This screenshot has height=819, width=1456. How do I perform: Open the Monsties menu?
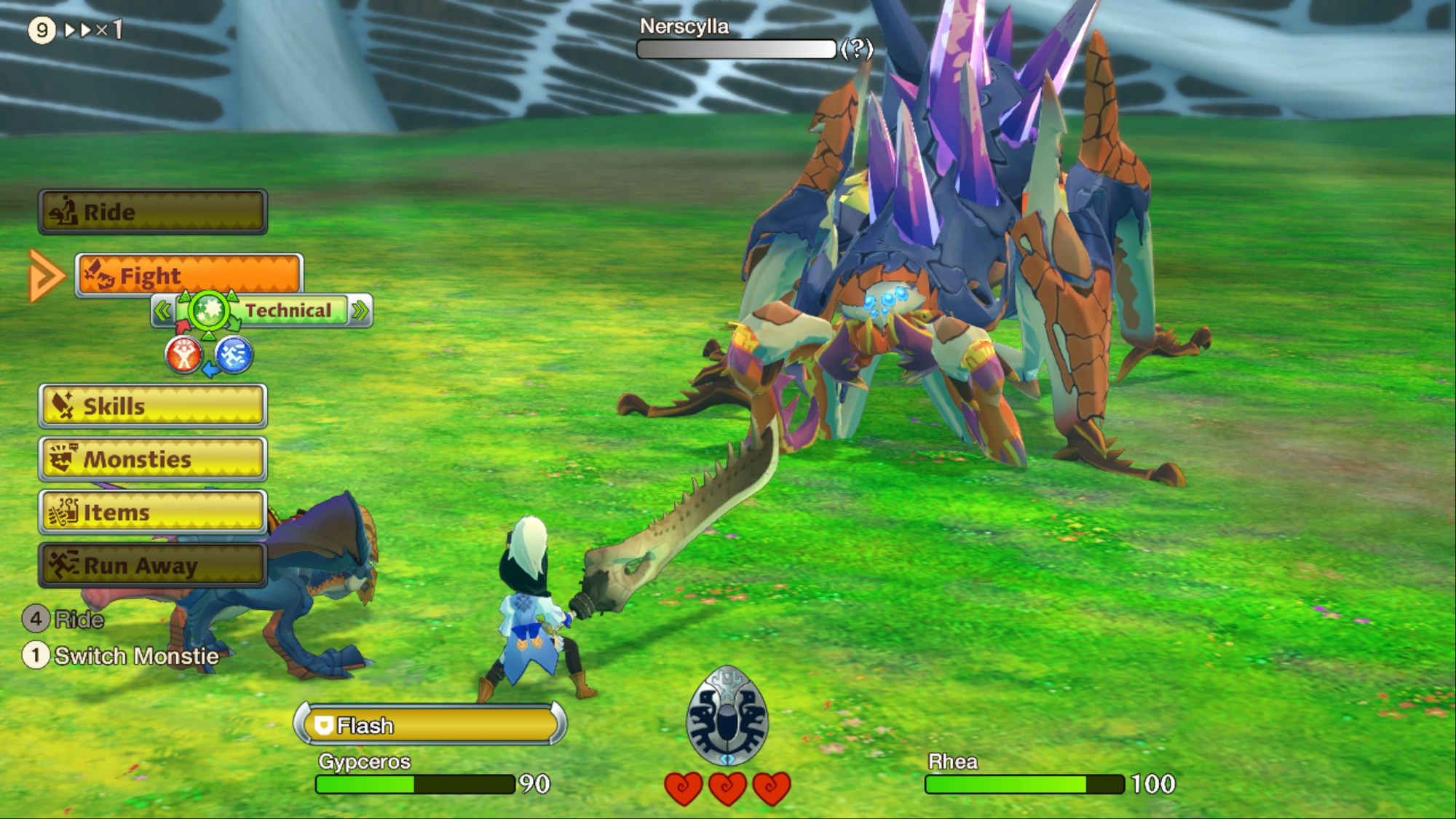(x=153, y=459)
